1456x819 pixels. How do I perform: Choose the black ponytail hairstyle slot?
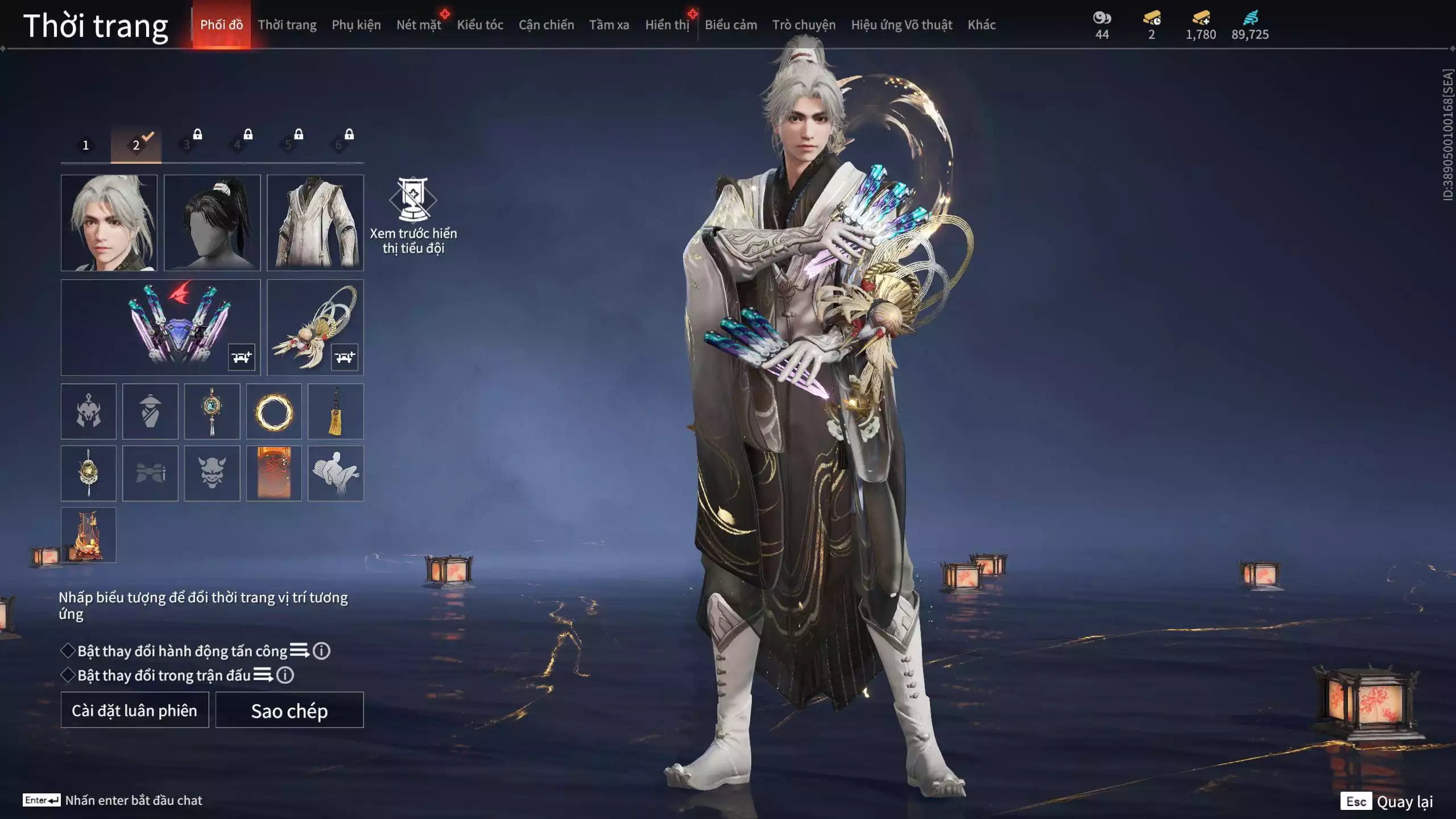pos(212,222)
